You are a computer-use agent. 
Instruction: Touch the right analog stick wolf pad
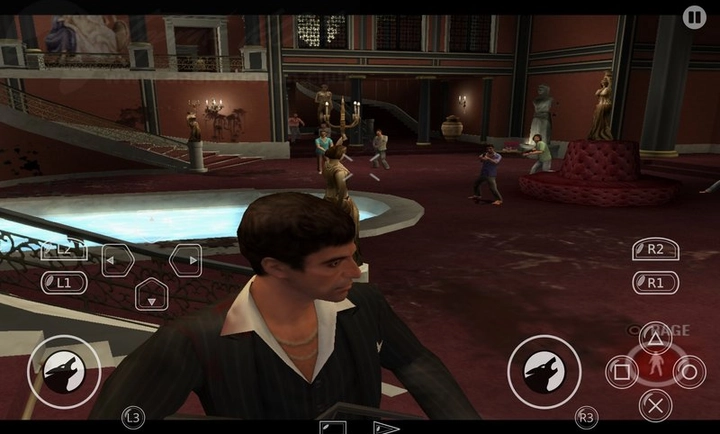[544, 371]
